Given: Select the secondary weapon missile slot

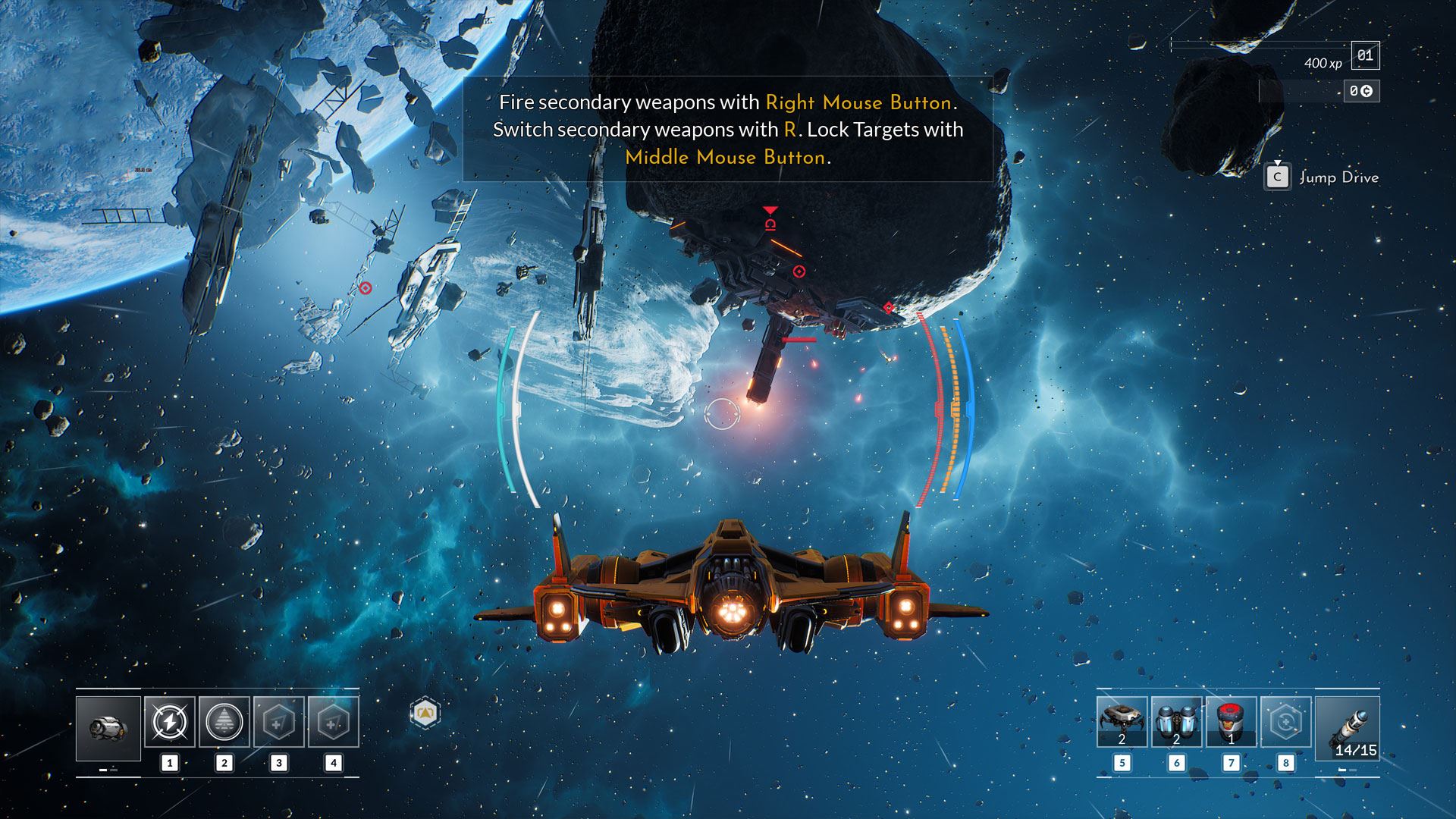Looking at the screenshot, I should click(1348, 728).
